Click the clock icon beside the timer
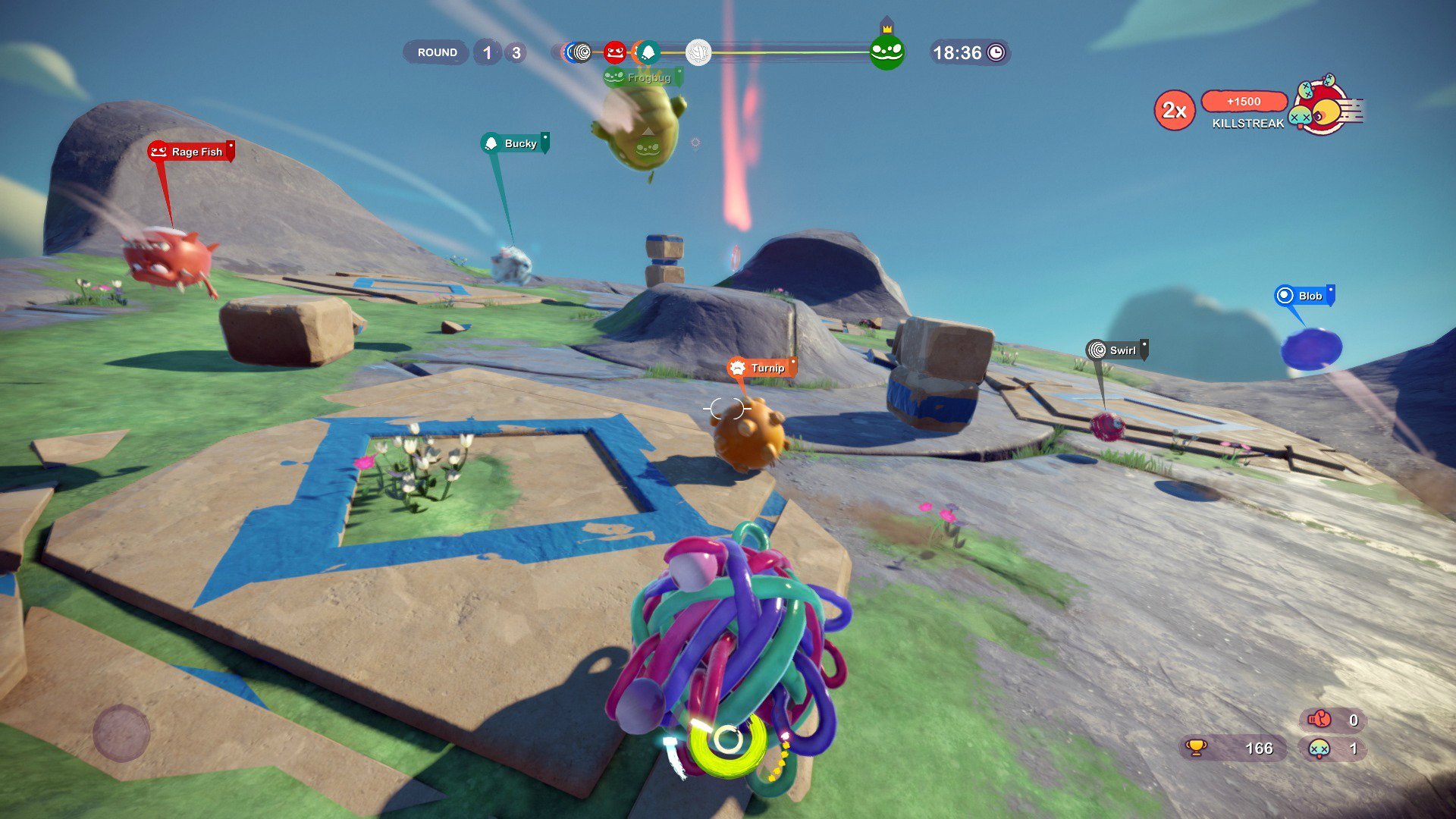 [996, 52]
